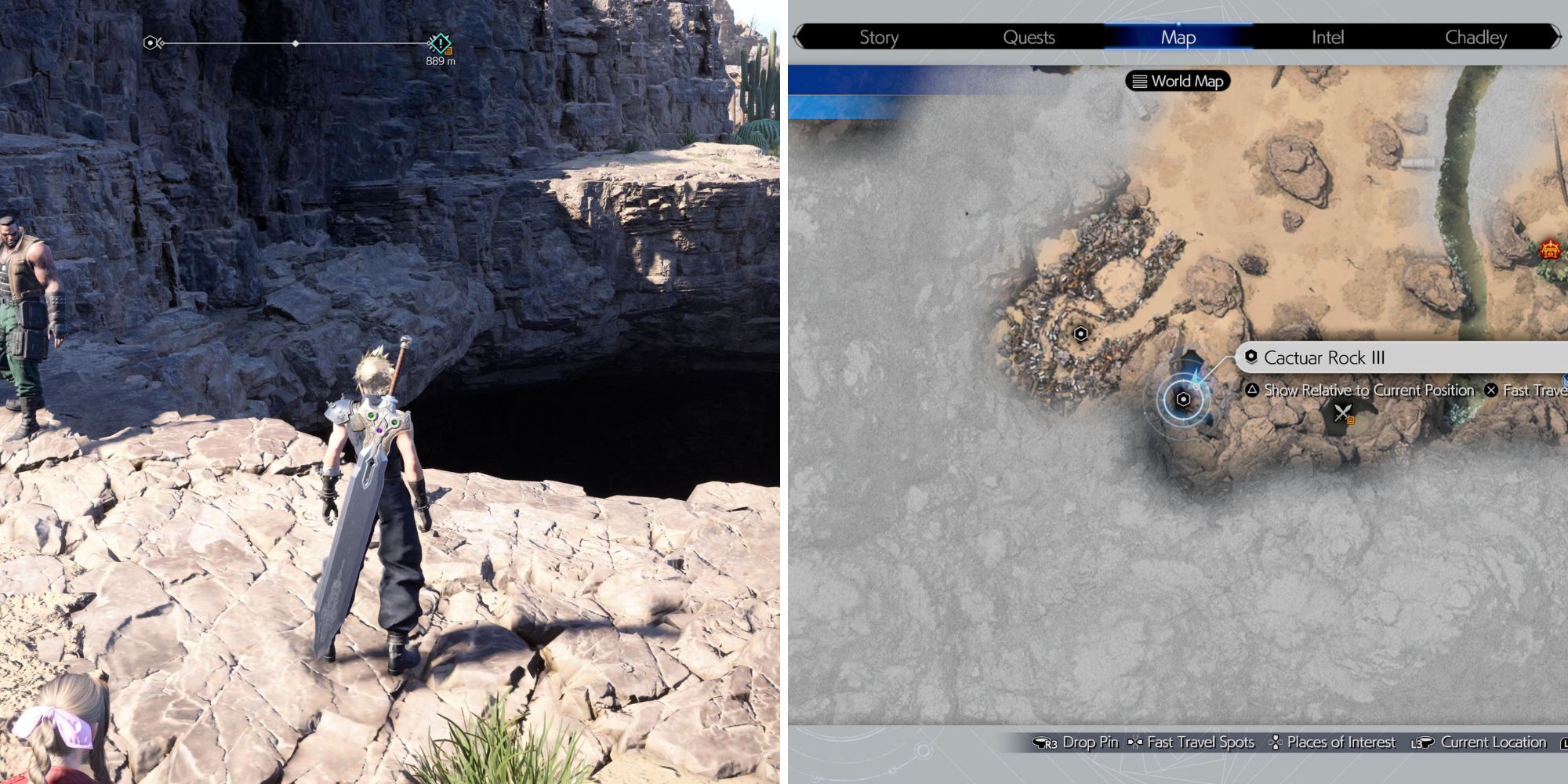This screenshot has height=784, width=1568.
Task: Click the Cactuar Rock III name label
Action: [1324, 358]
